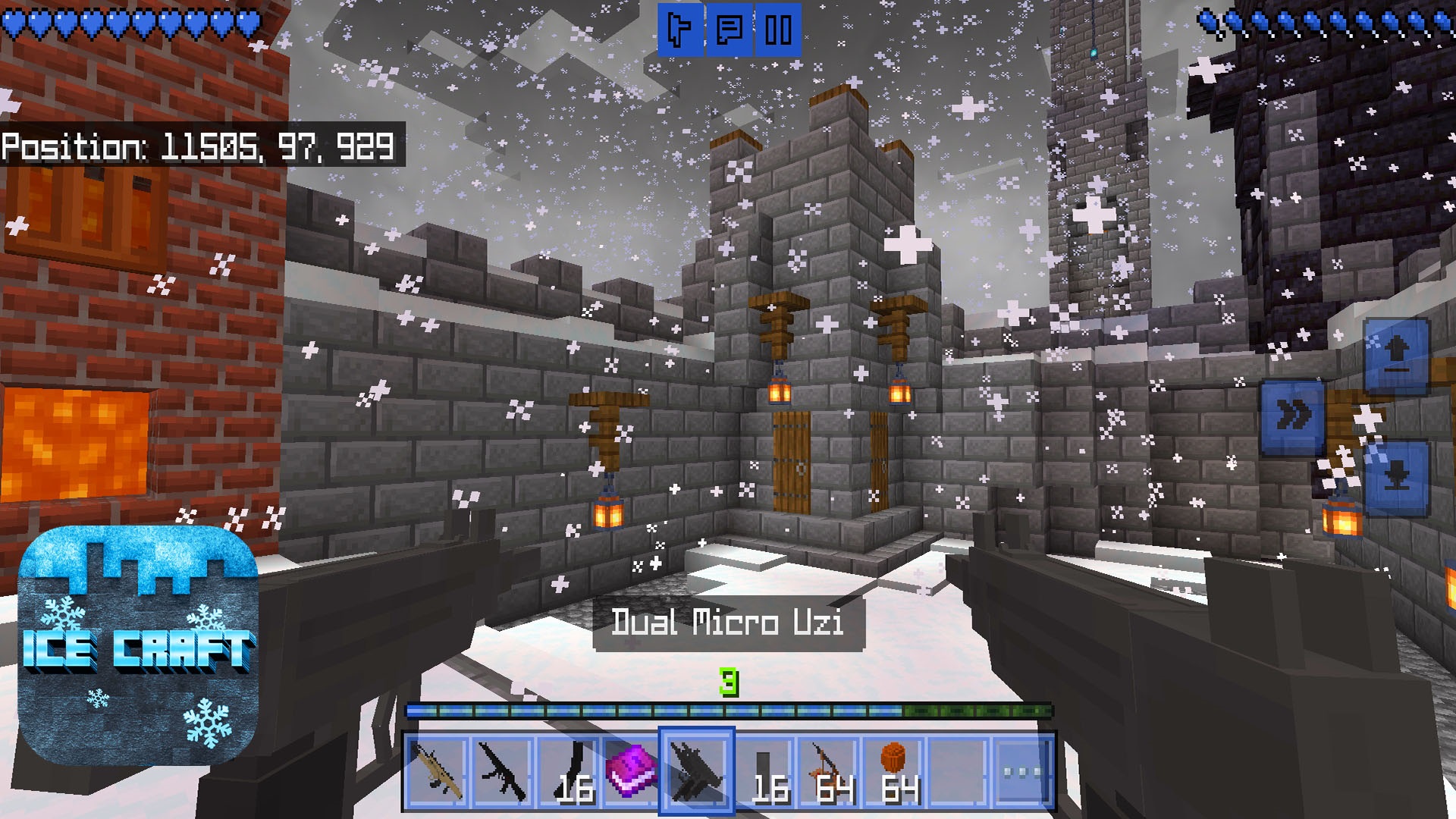The height and width of the screenshot is (819, 1456).
Task: Select the crossbow stack of 64
Action: coord(827,769)
